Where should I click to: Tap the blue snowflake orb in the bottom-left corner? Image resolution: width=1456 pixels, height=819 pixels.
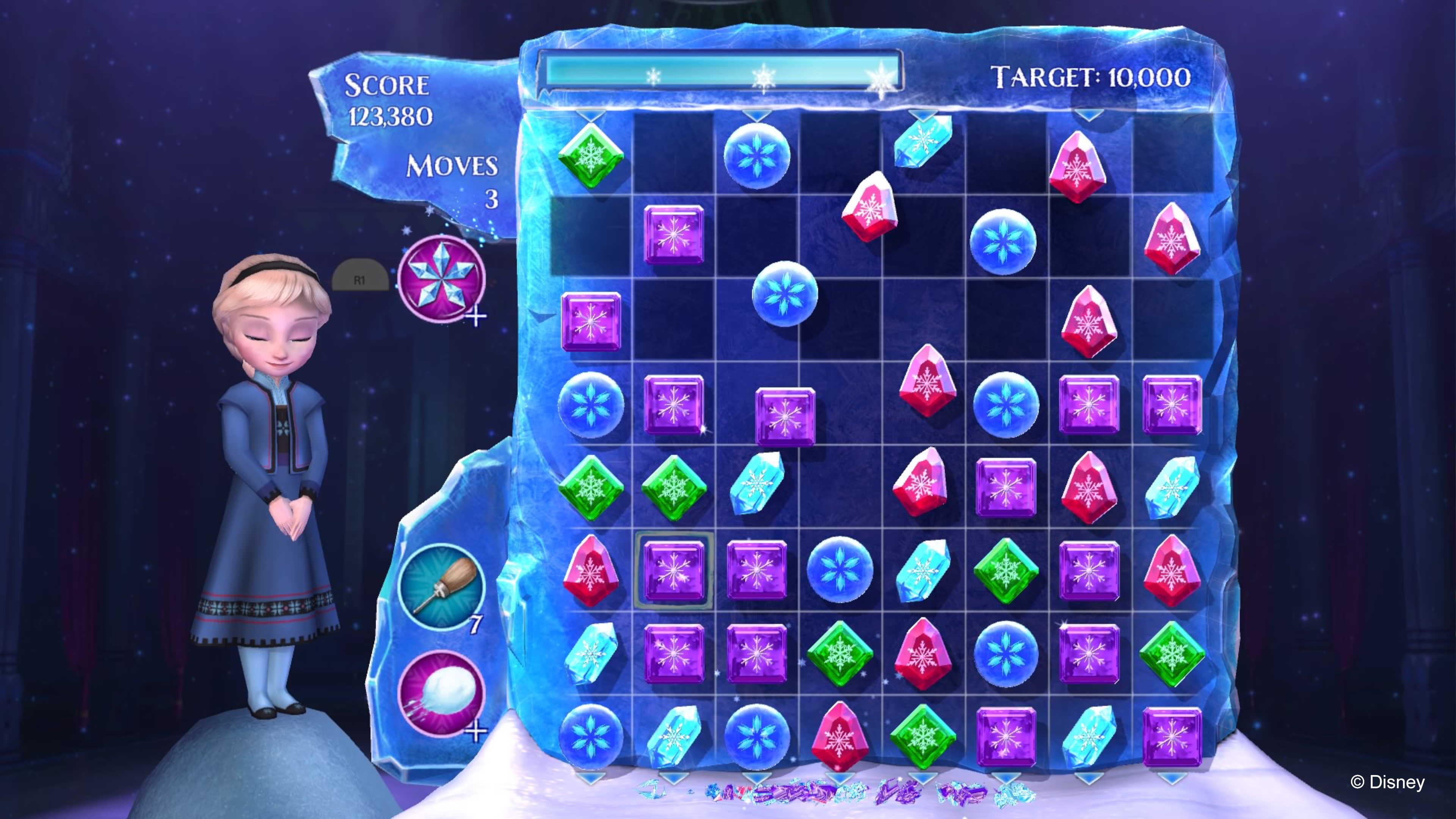coord(592,735)
